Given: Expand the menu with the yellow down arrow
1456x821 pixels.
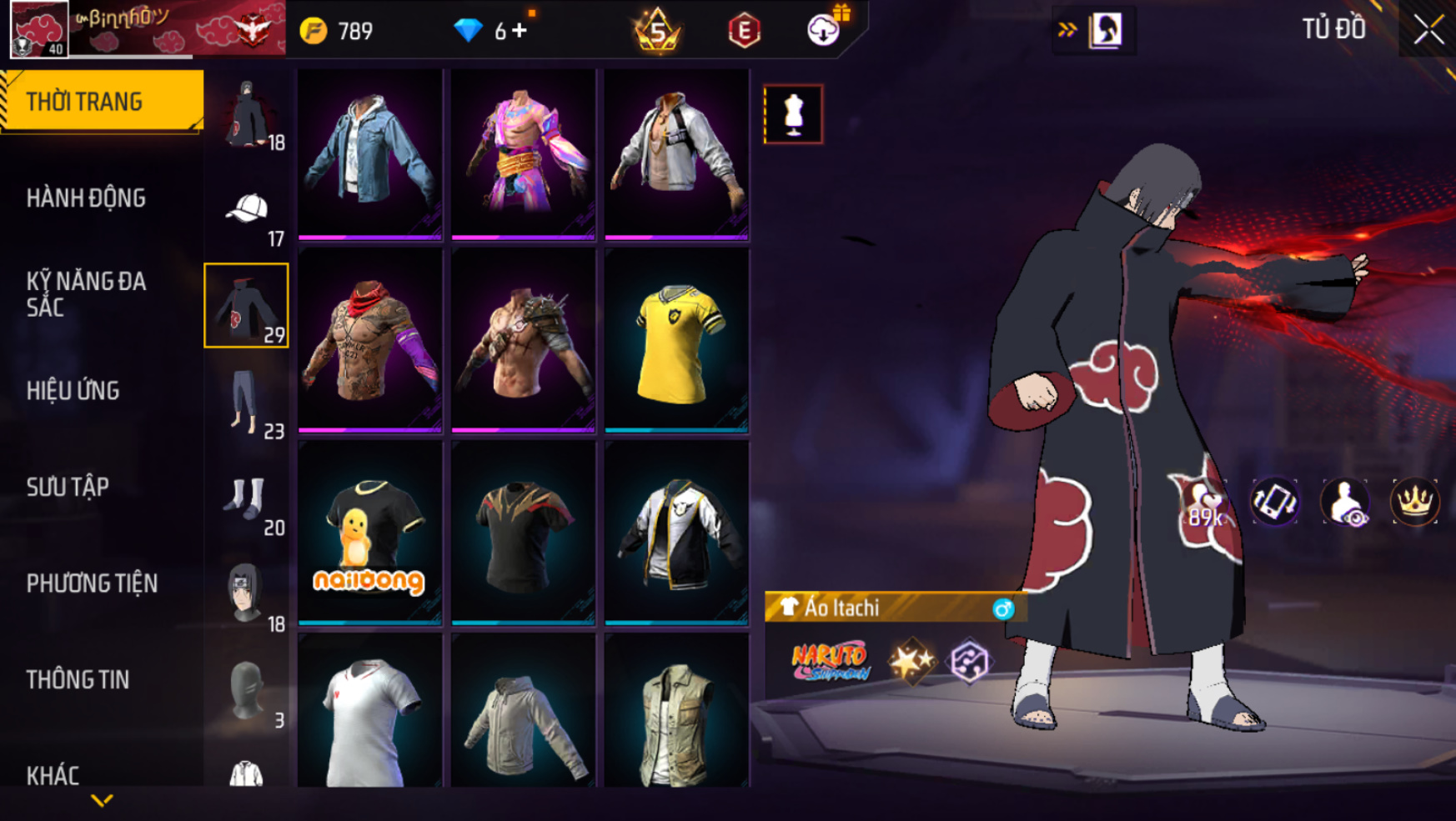Looking at the screenshot, I should 102,801.
